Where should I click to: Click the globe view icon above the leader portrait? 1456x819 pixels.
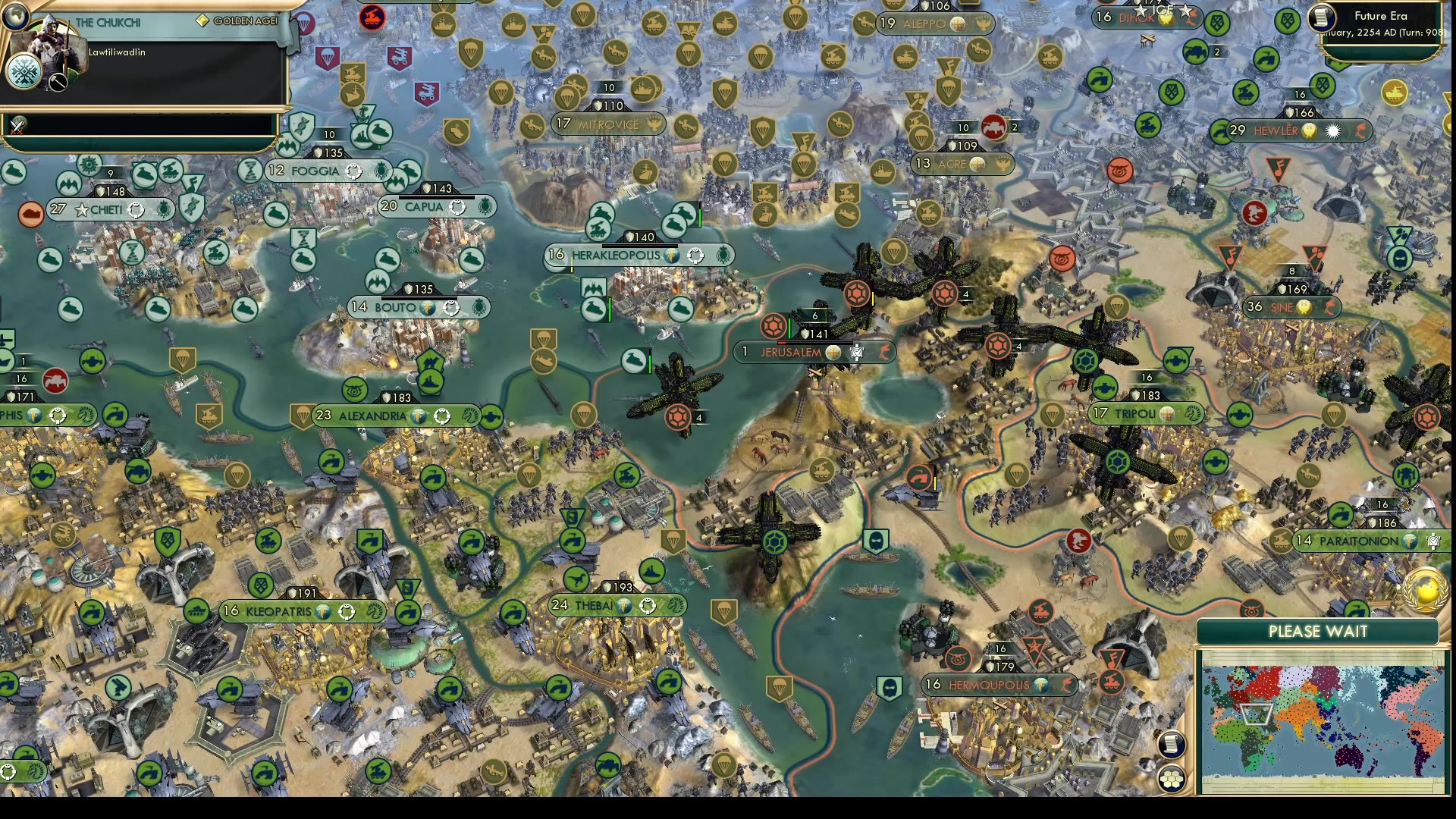click(15, 17)
